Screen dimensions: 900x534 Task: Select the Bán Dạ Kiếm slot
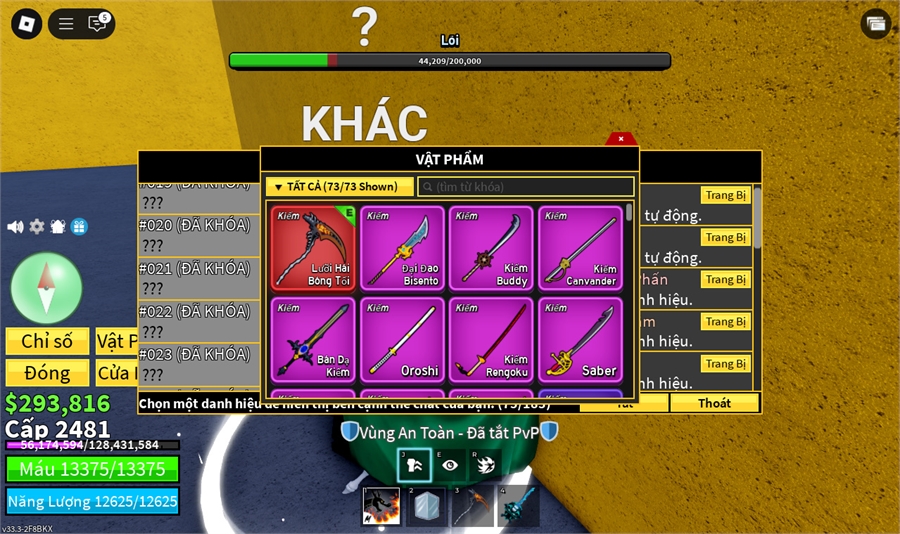[x=313, y=339]
